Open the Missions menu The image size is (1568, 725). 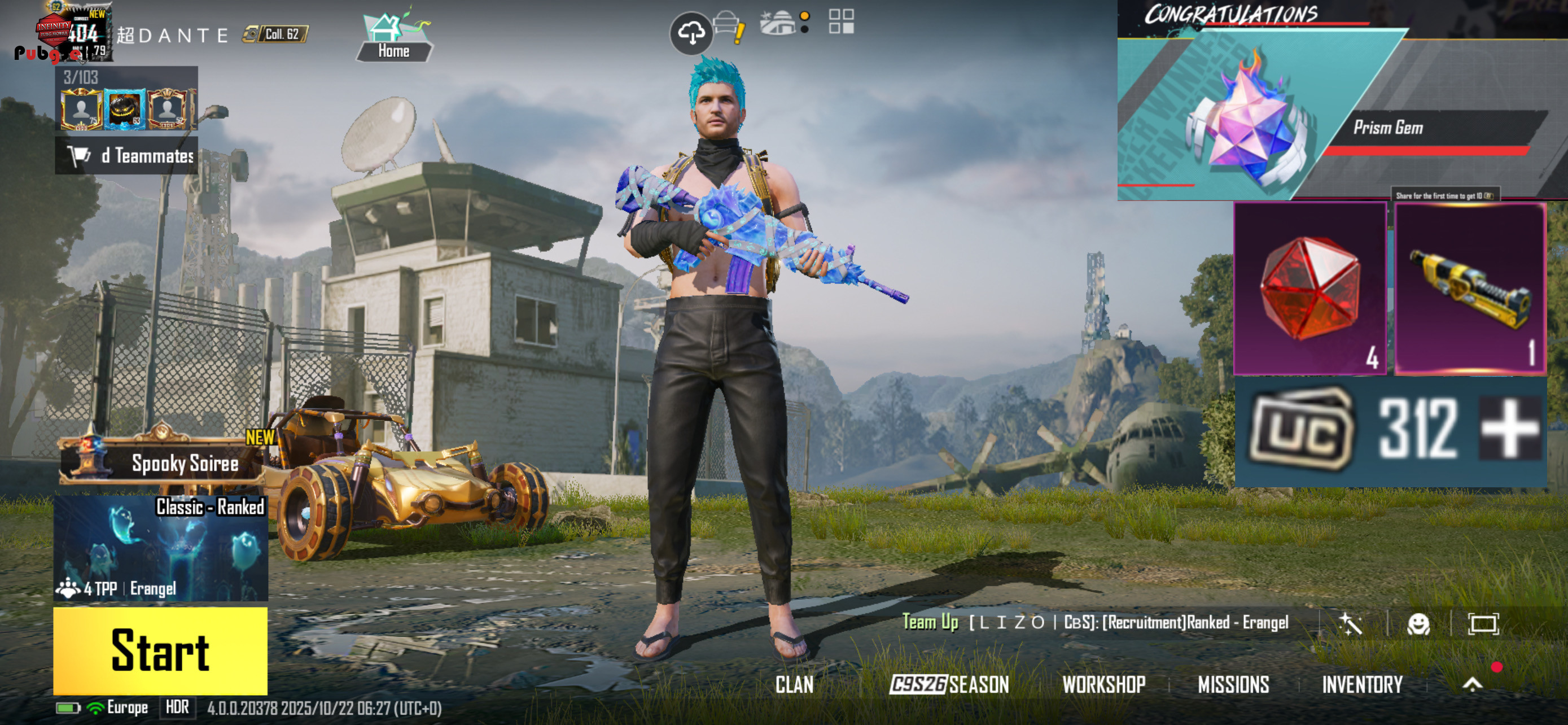click(1233, 684)
